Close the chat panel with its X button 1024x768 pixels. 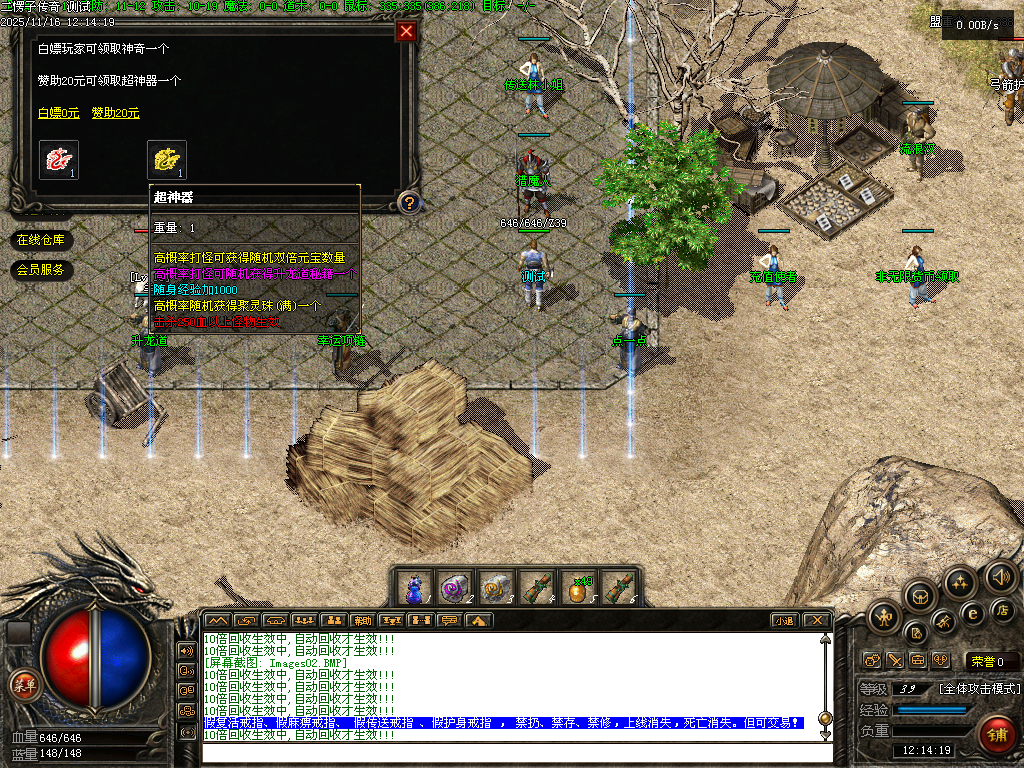816,620
